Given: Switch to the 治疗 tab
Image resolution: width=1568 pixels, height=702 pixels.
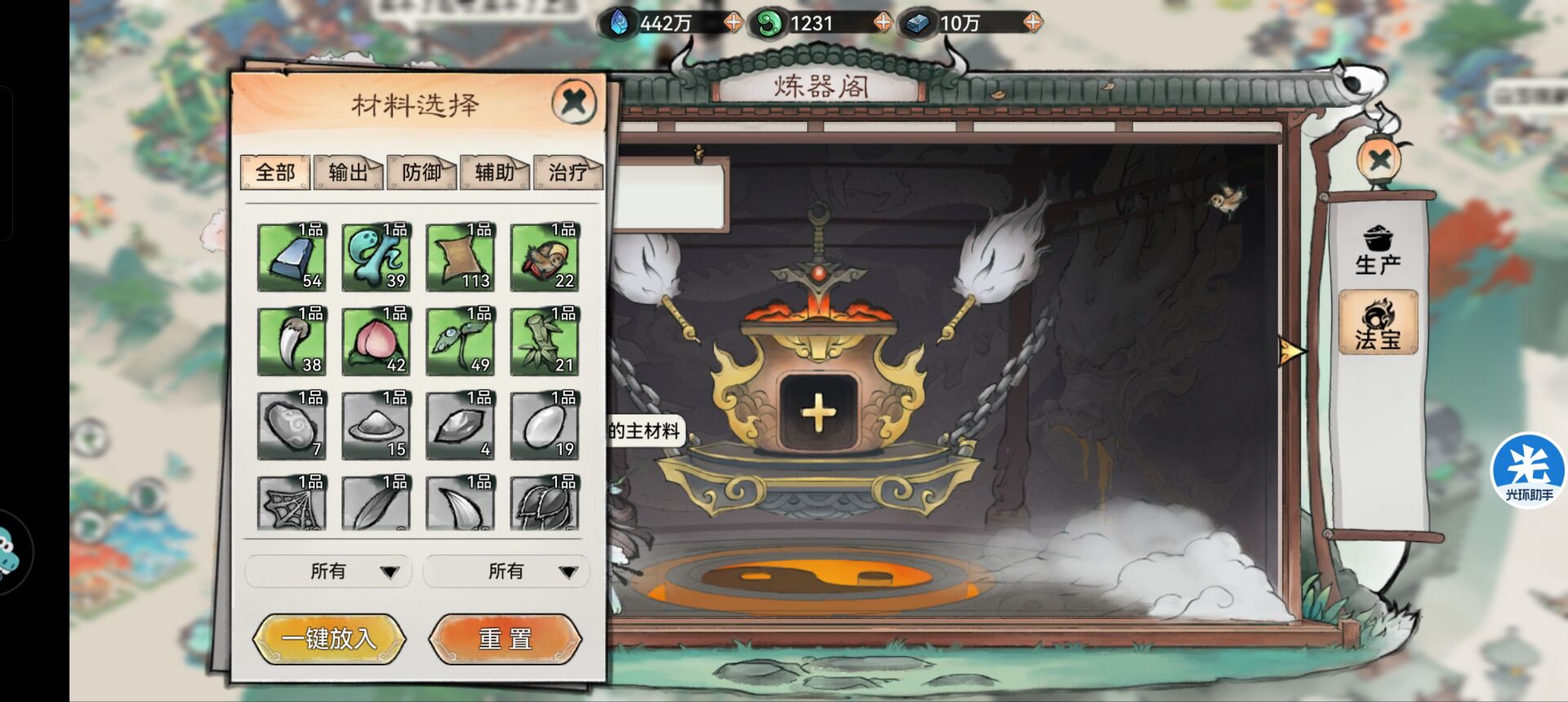Looking at the screenshot, I should click(568, 172).
